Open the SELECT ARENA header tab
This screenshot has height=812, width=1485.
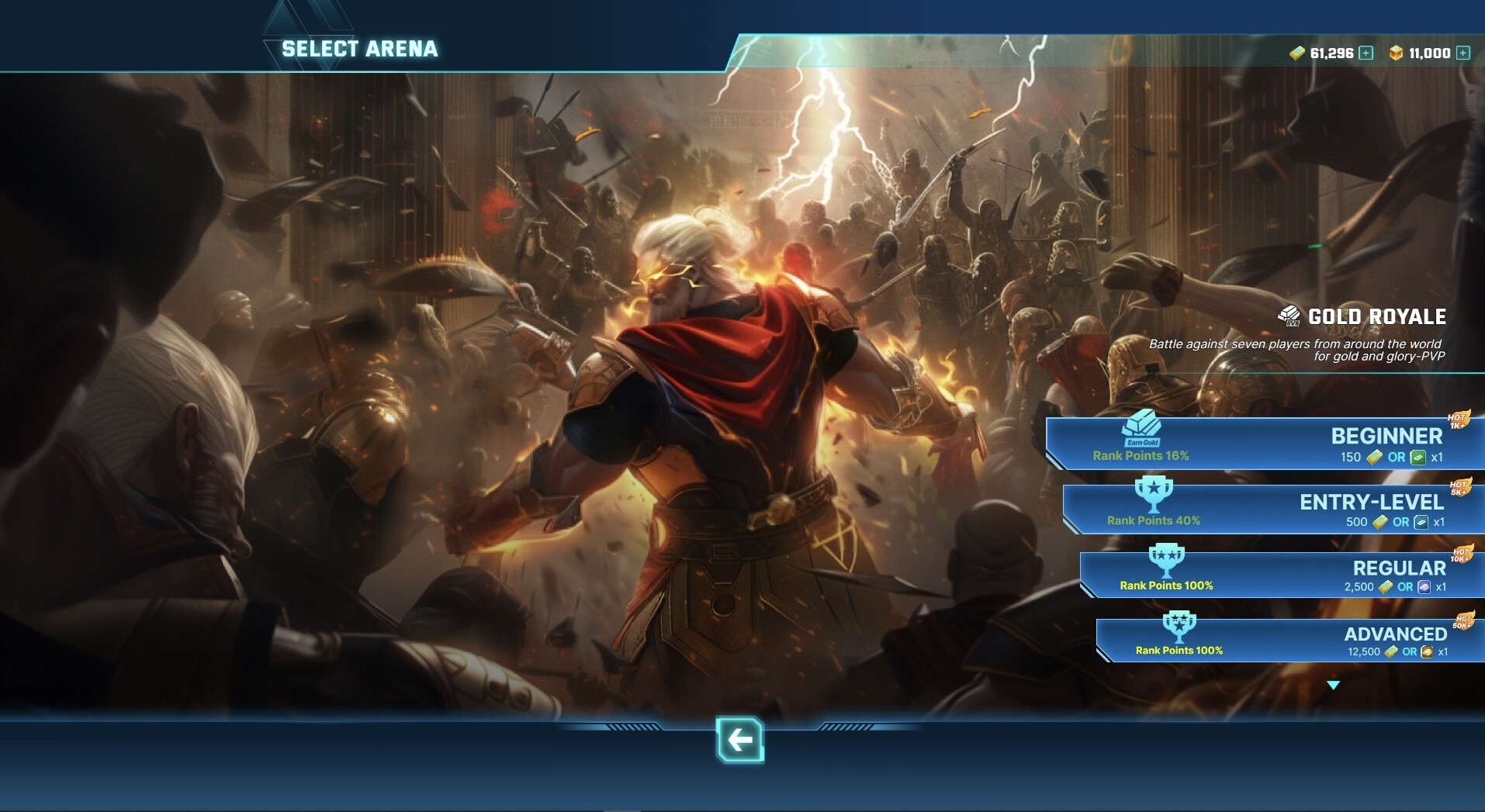361,48
